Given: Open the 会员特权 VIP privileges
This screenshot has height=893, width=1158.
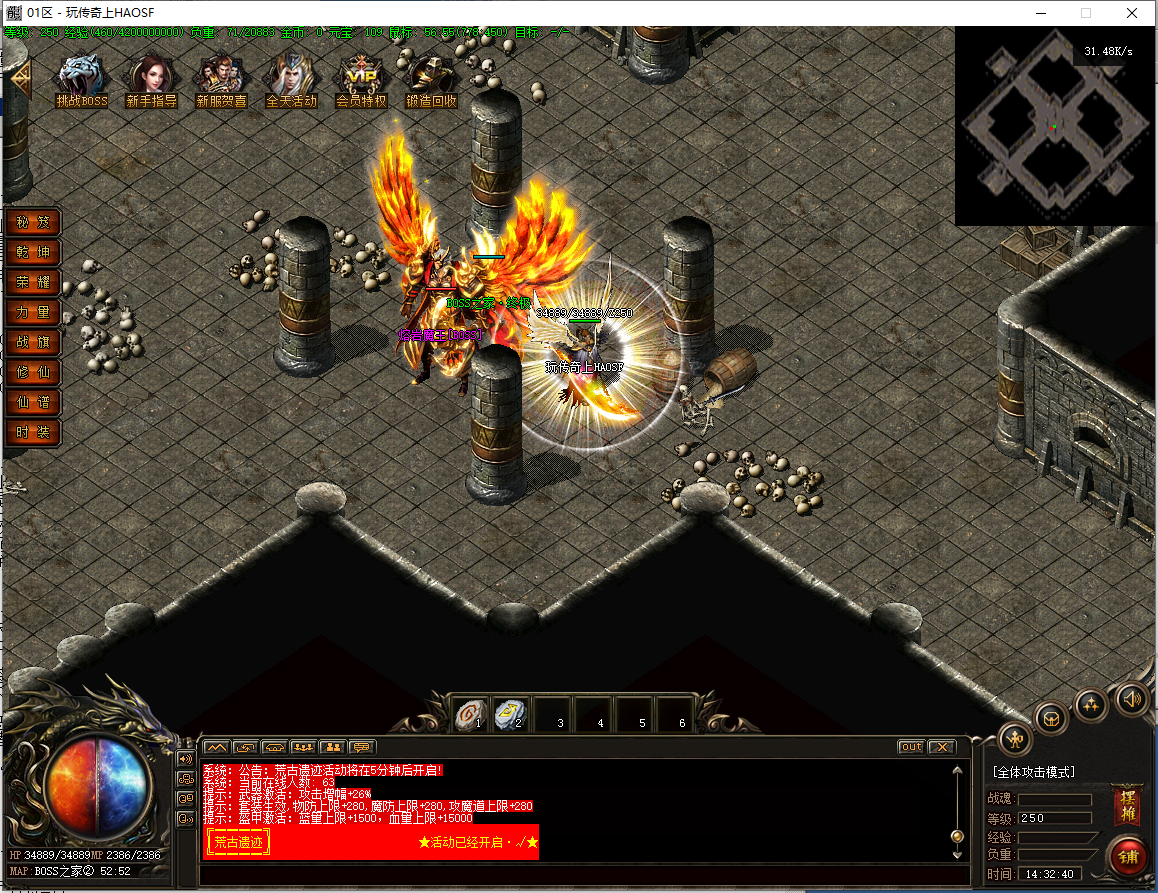Looking at the screenshot, I should click(x=361, y=78).
